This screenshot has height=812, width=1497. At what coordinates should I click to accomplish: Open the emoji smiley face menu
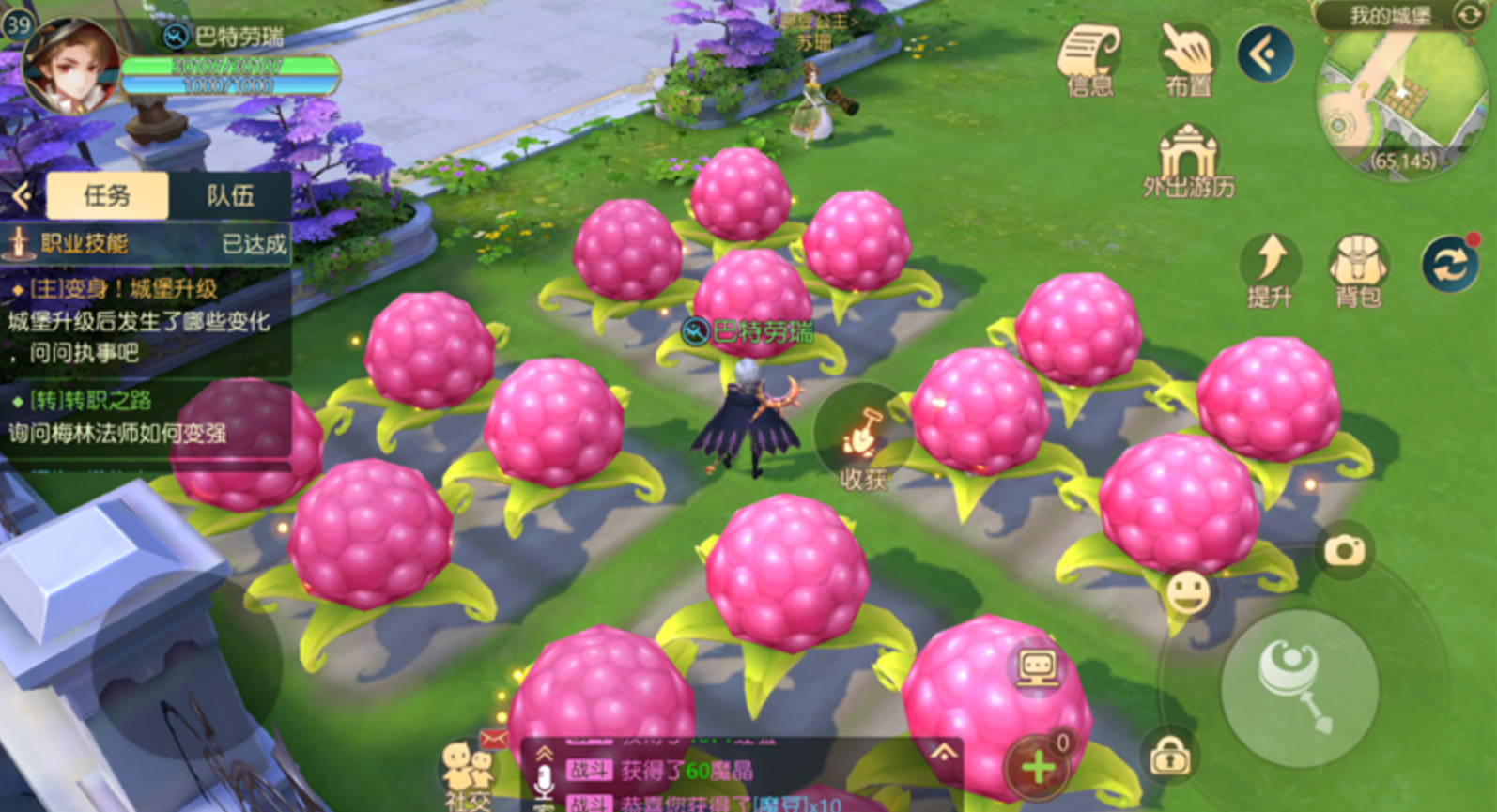(1187, 593)
